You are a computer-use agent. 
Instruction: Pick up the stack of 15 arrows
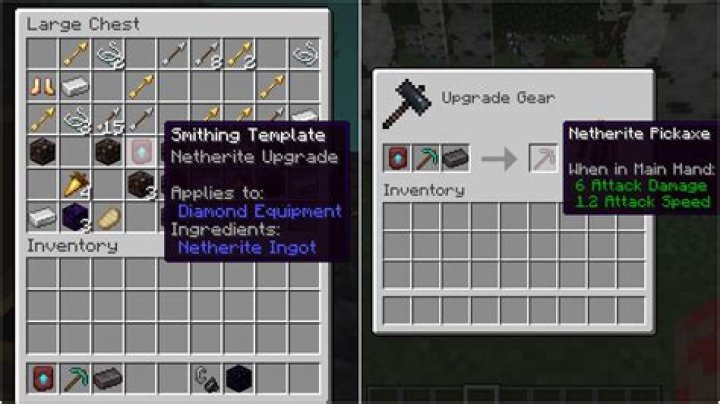click(x=108, y=119)
